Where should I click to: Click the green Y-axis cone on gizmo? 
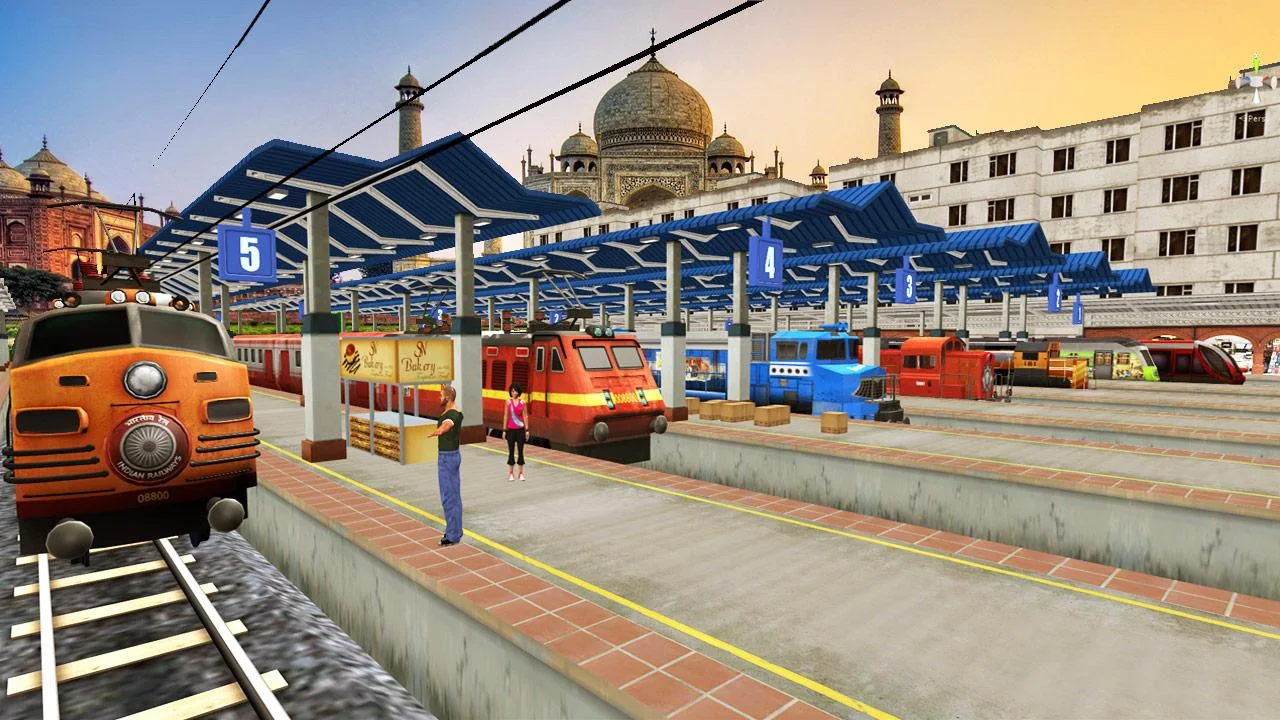pos(1257,66)
